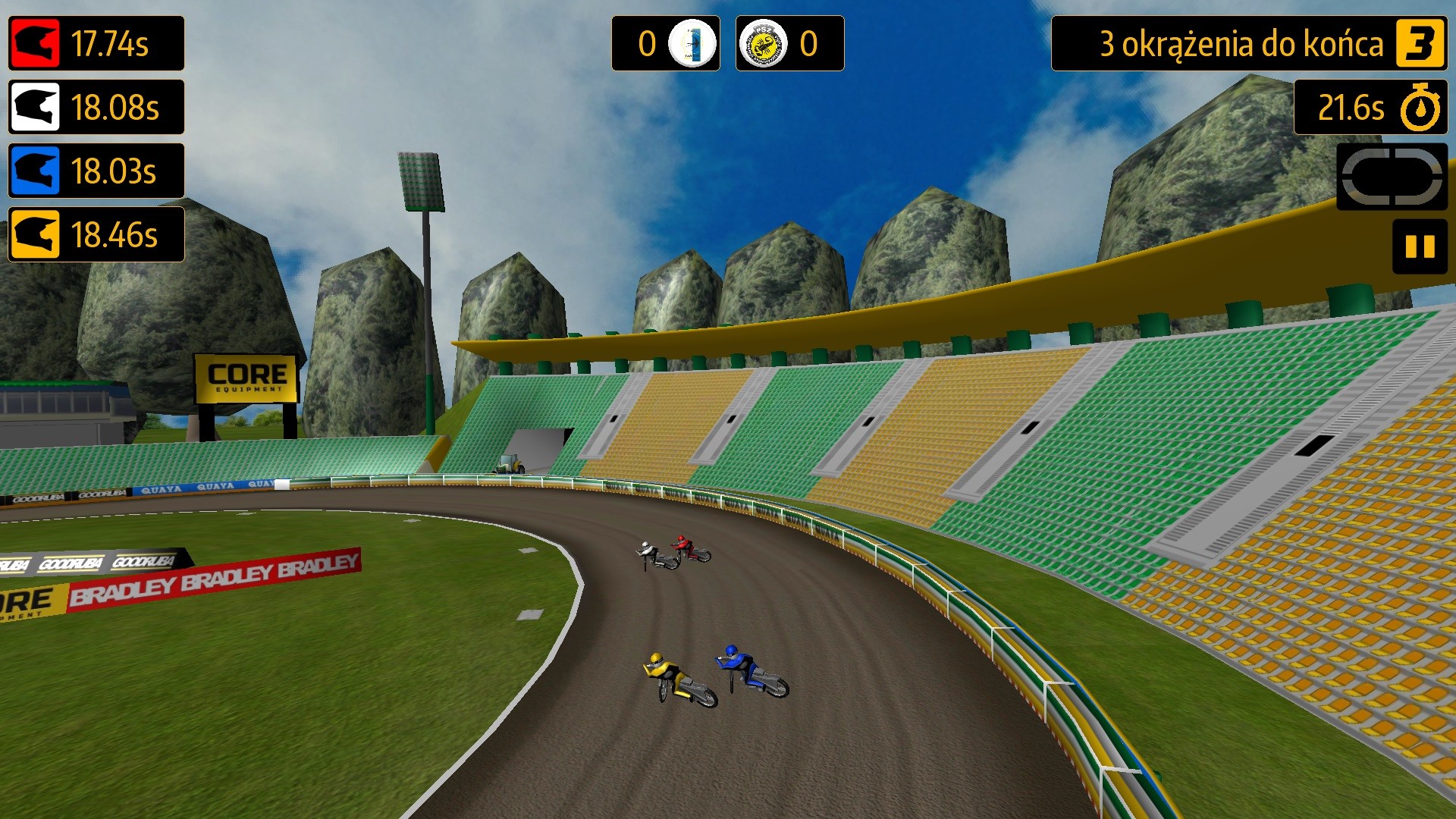Open the '3 okrążenia do końca' banner
The image size is (1456, 819).
[1244, 44]
